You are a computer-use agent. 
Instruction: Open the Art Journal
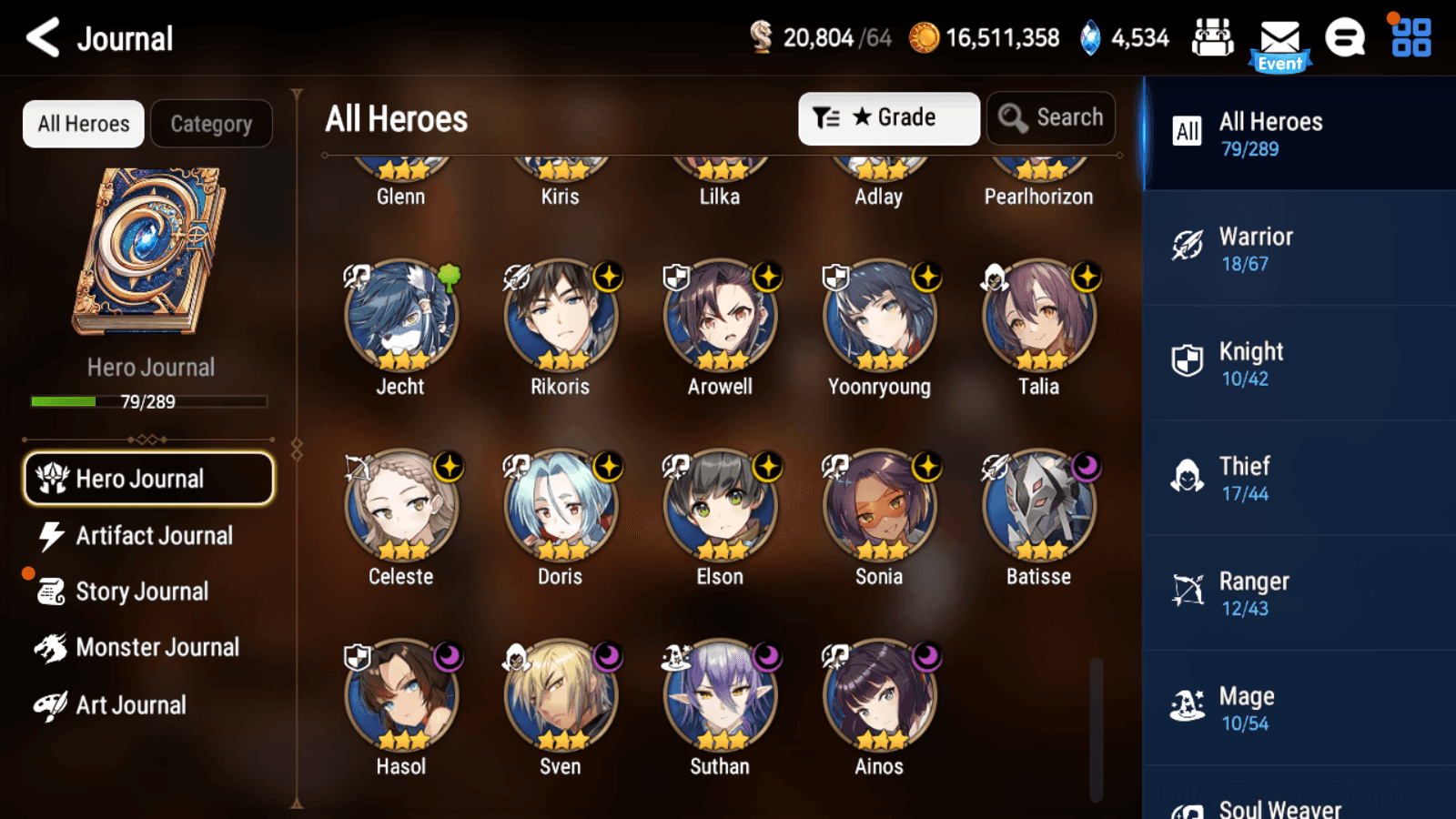pos(130,705)
